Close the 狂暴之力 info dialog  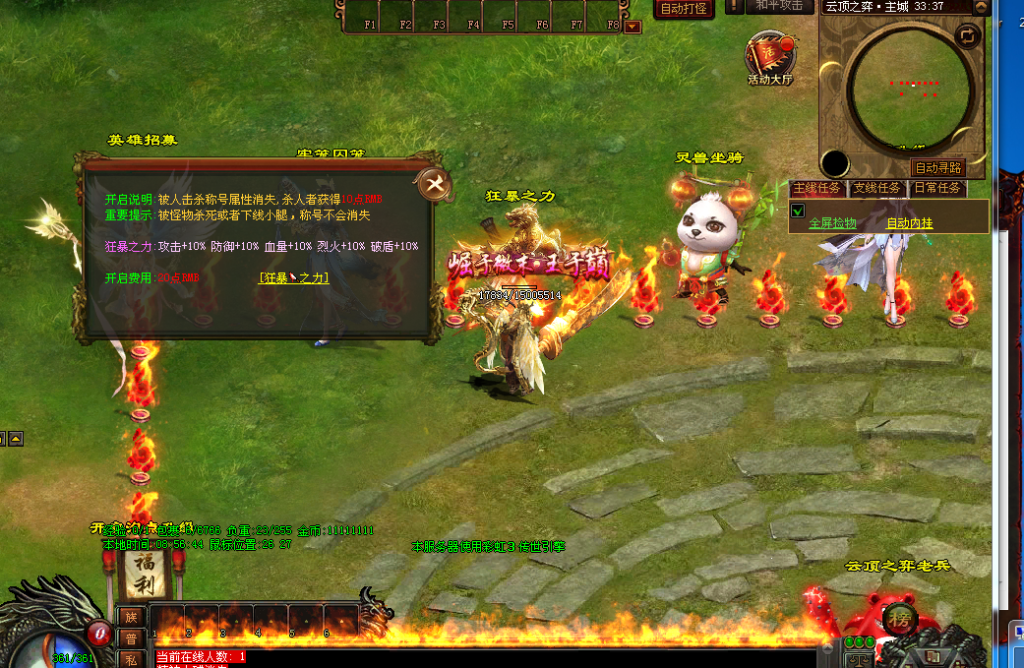coord(436,184)
